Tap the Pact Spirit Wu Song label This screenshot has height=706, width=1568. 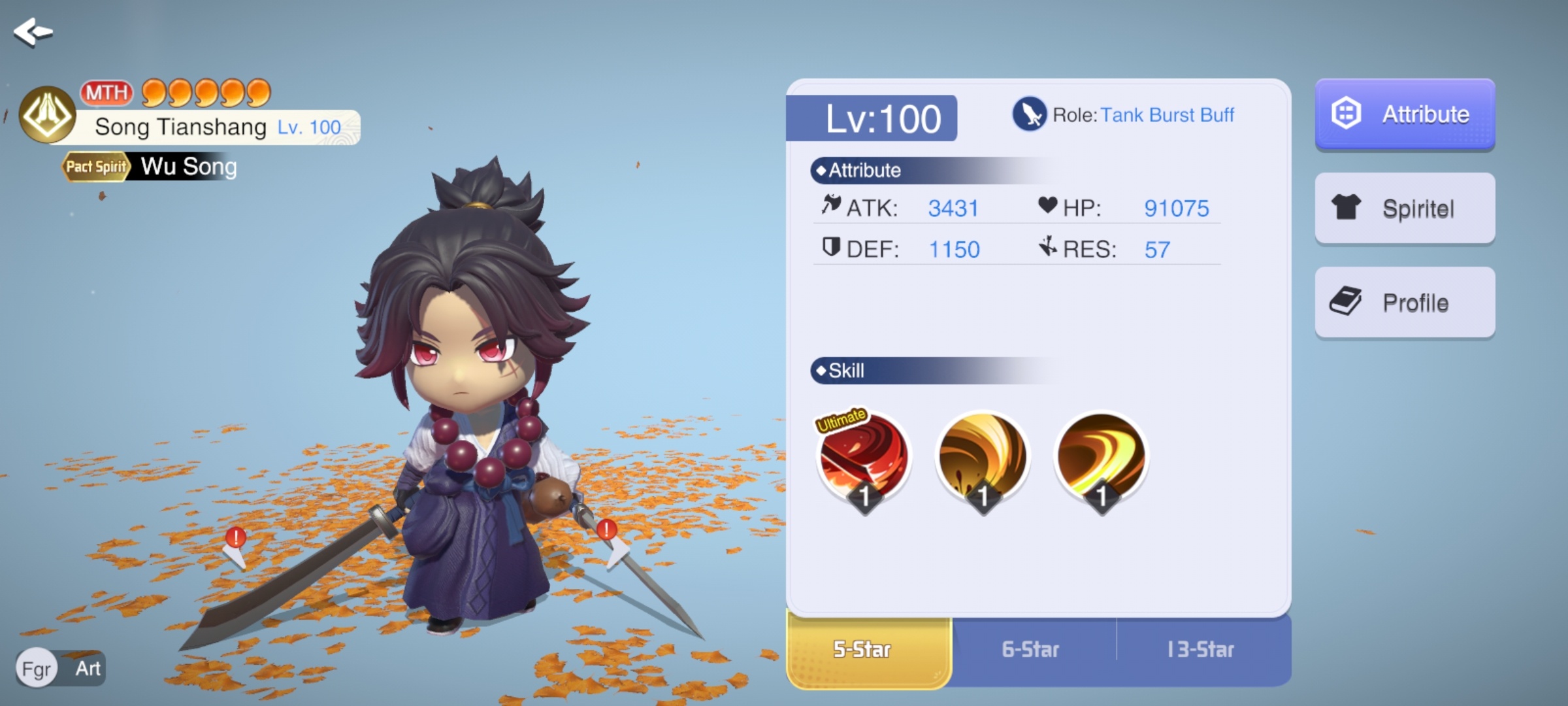click(x=150, y=167)
